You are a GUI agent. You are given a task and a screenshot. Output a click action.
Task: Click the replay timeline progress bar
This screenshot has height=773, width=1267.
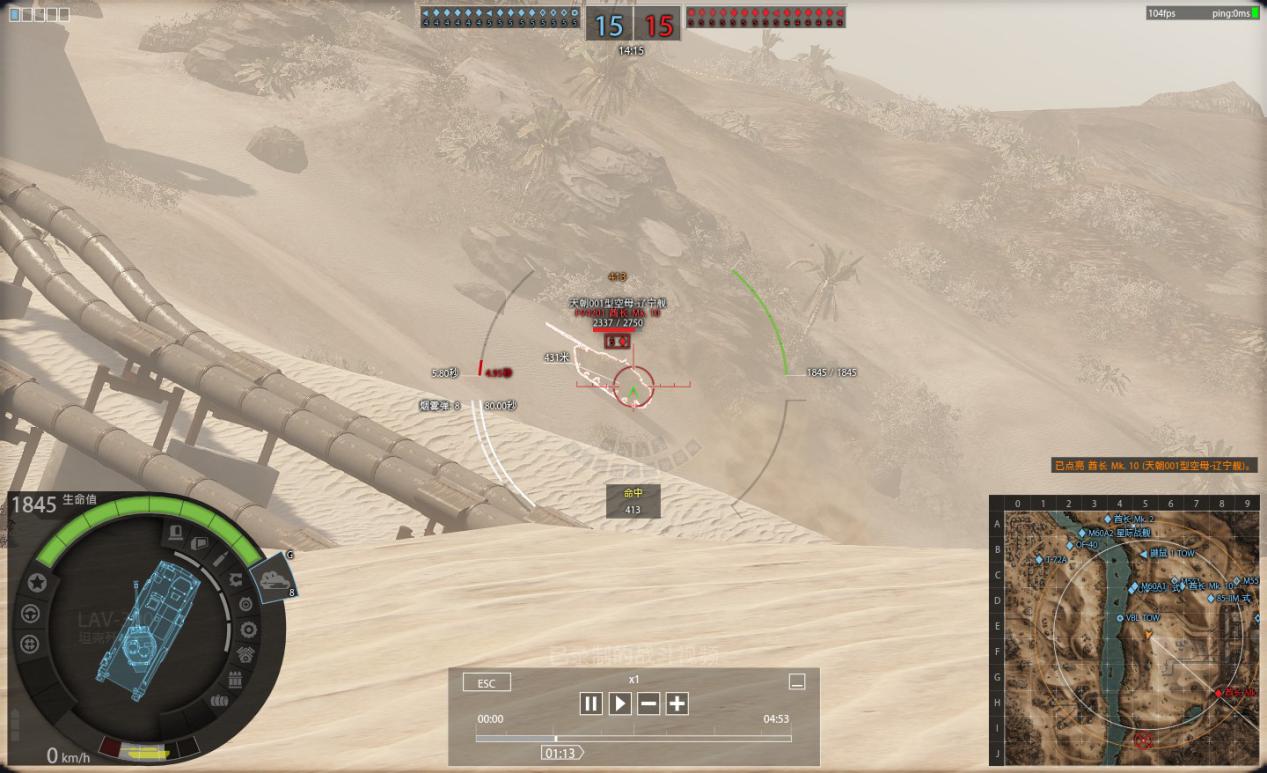pyautogui.click(x=633, y=739)
